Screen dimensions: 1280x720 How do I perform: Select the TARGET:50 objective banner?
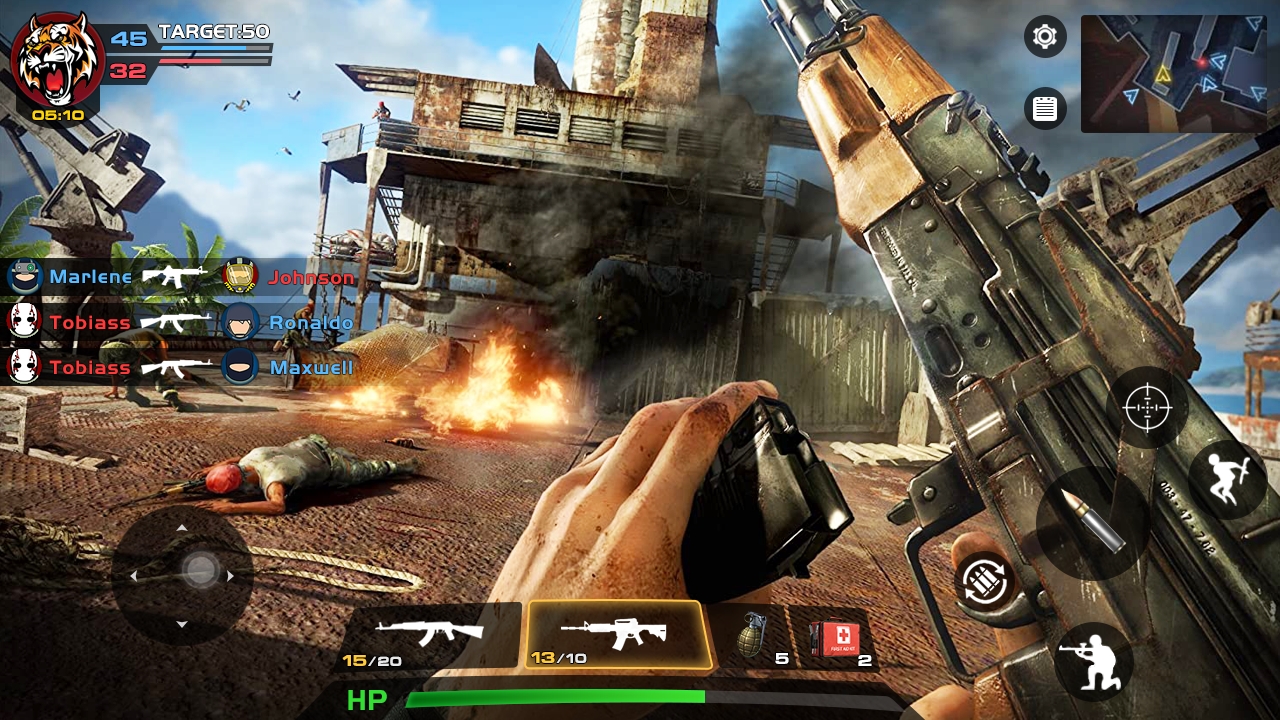point(212,31)
